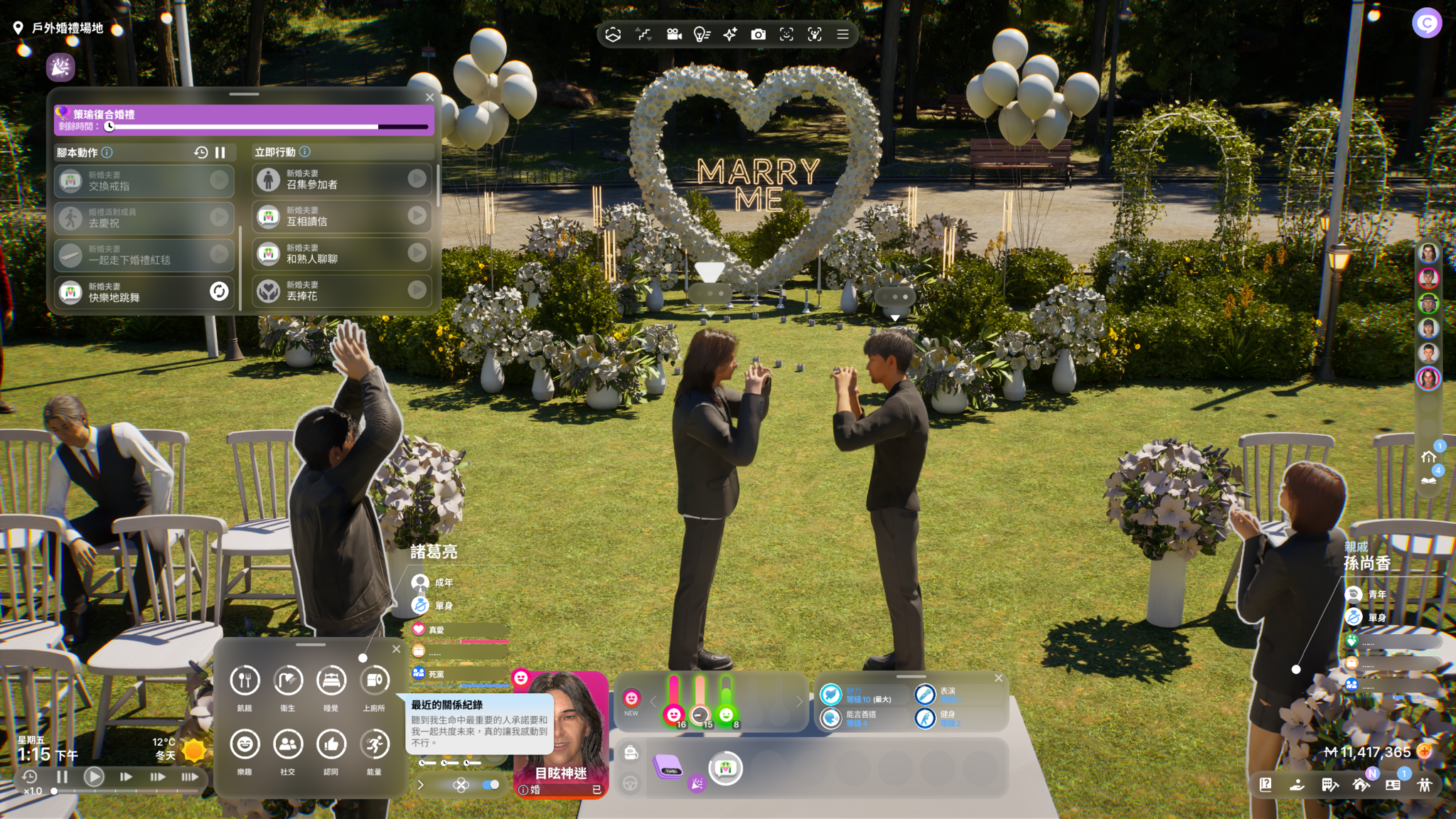Close the skills panel
Image resolution: width=1456 pixels, height=819 pixels.
[x=998, y=678]
